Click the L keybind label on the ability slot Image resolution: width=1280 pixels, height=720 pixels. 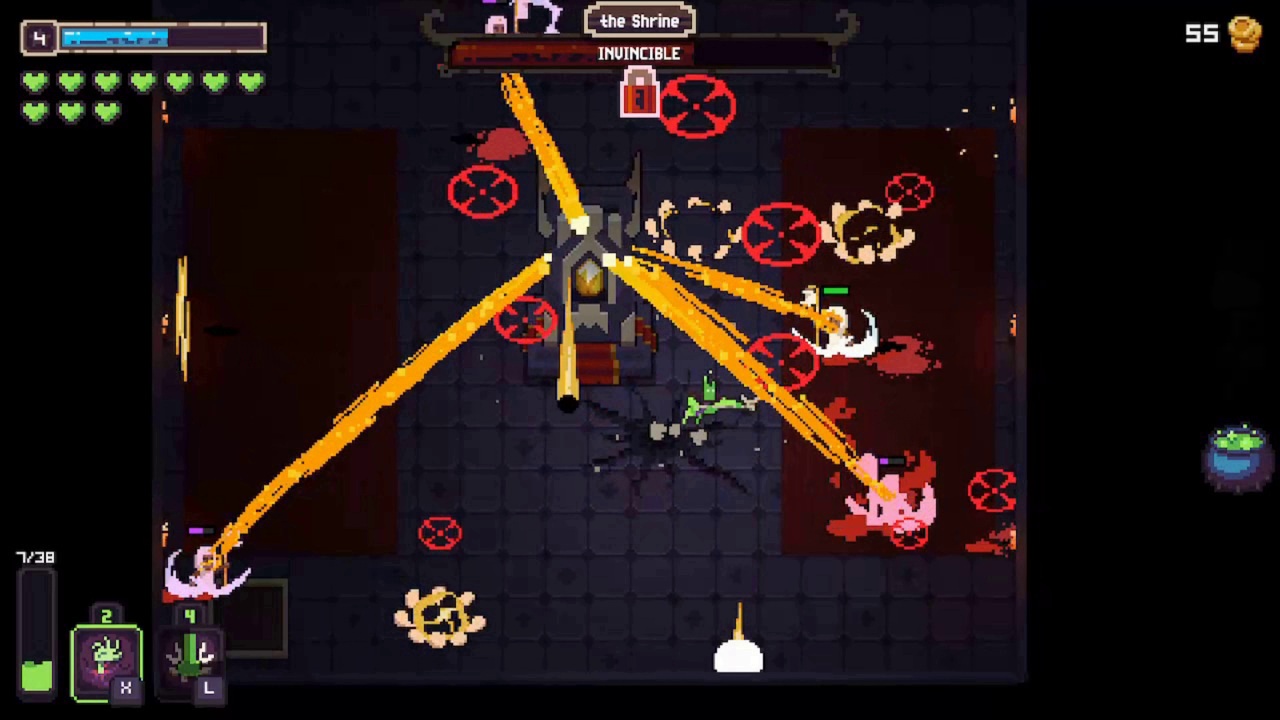208,688
